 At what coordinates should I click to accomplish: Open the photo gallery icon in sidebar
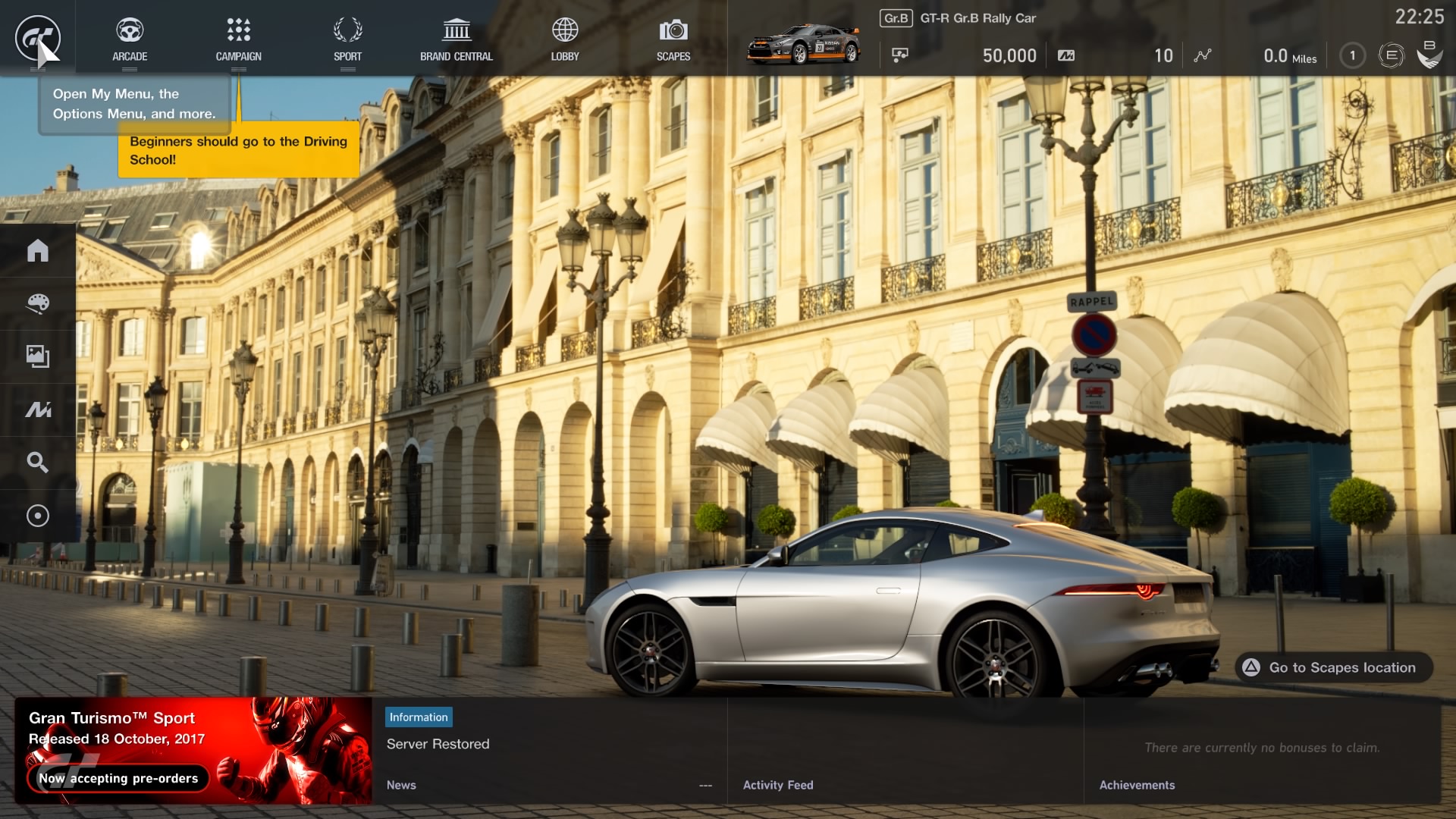pos(38,356)
